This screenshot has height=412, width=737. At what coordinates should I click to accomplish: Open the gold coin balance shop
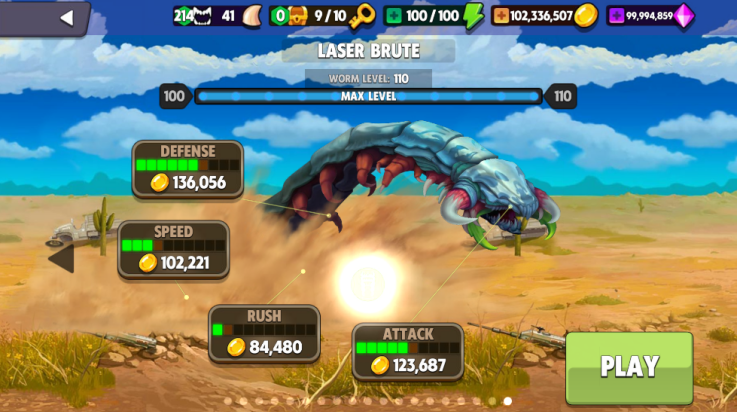(x=544, y=16)
